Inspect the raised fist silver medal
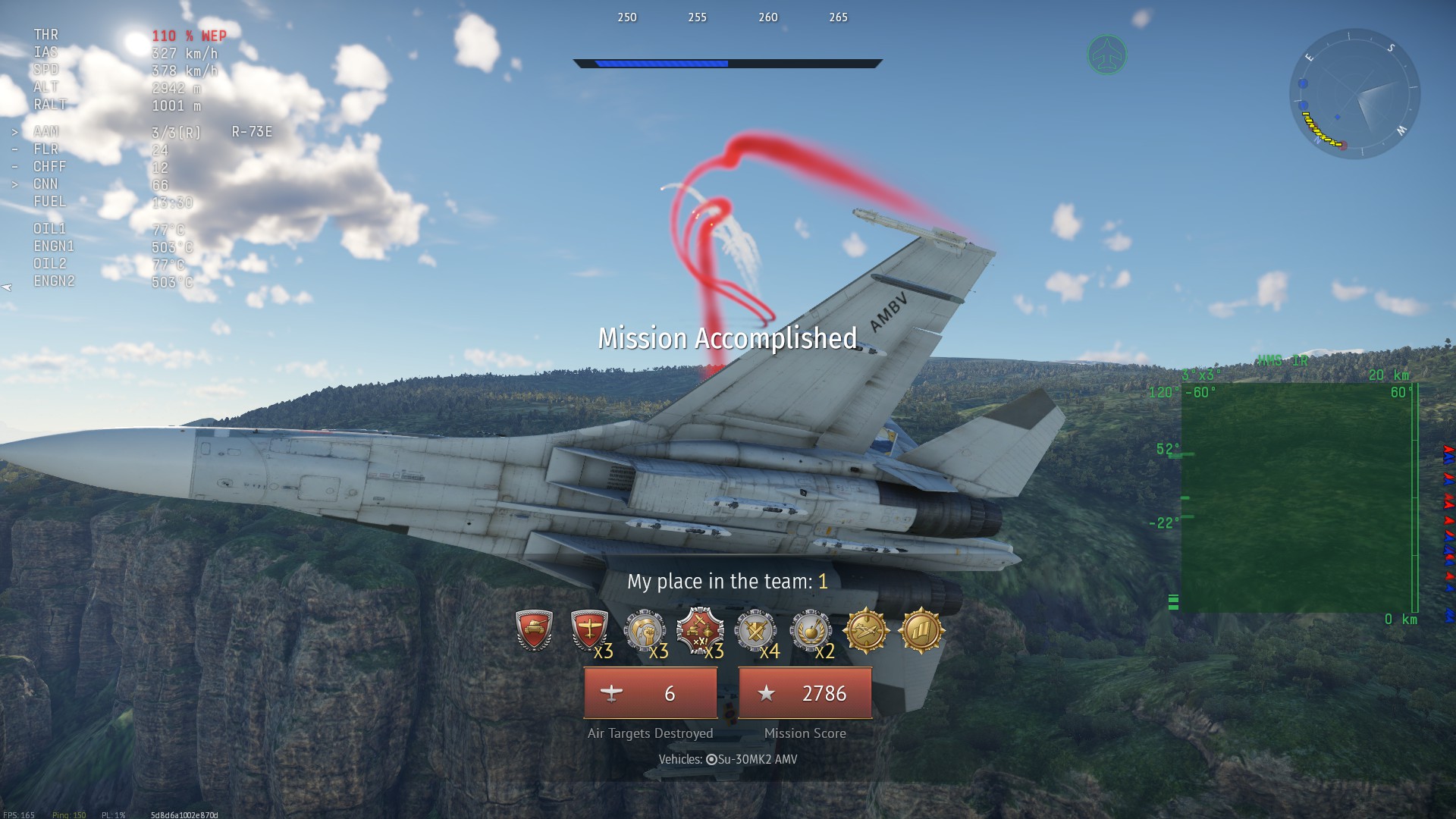This screenshot has width=1456, height=819. (x=644, y=630)
